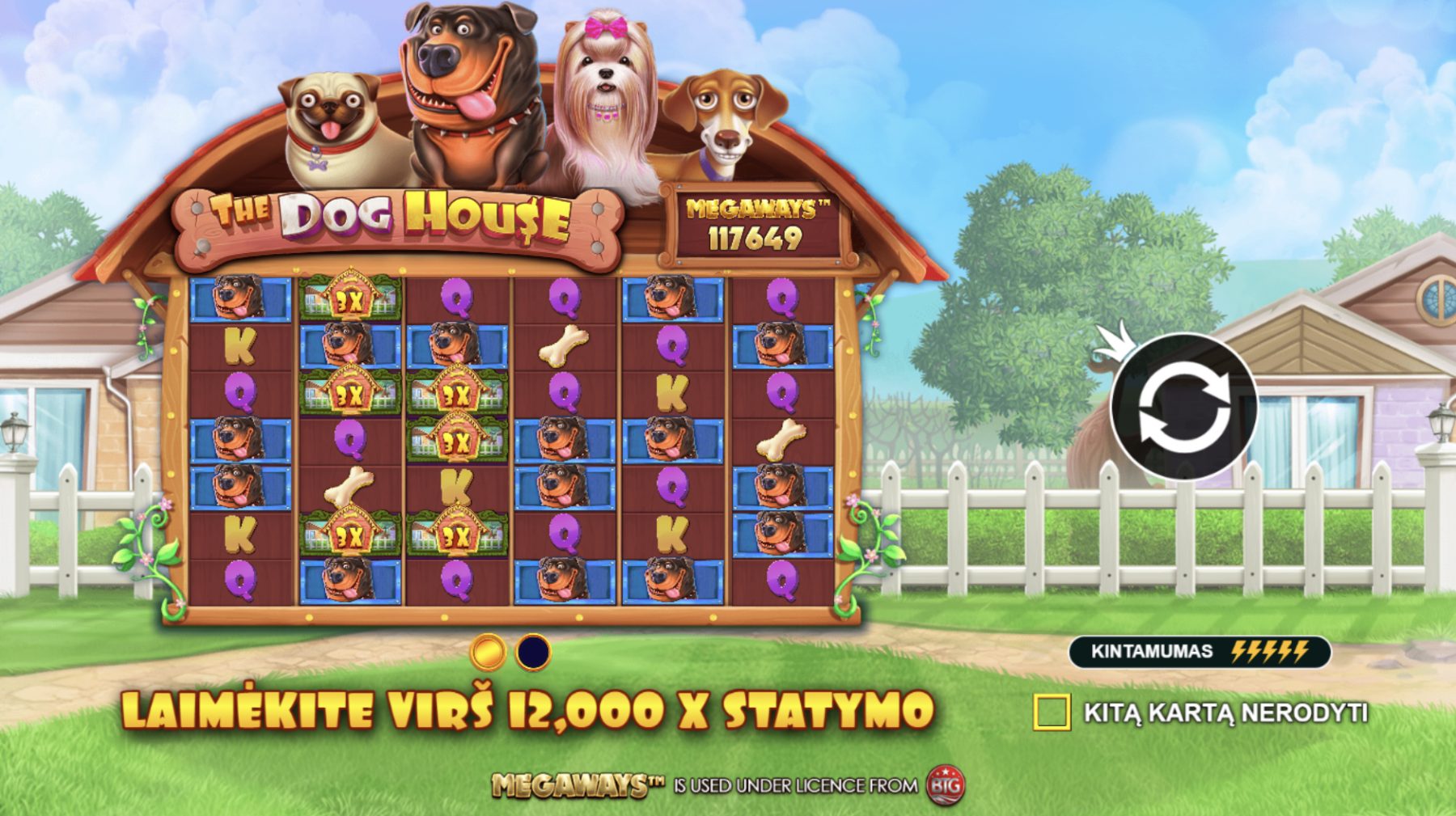Tick the "Kitą kartą nerodyti" checkbox
This screenshot has width=1456, height=816.
1052,712
